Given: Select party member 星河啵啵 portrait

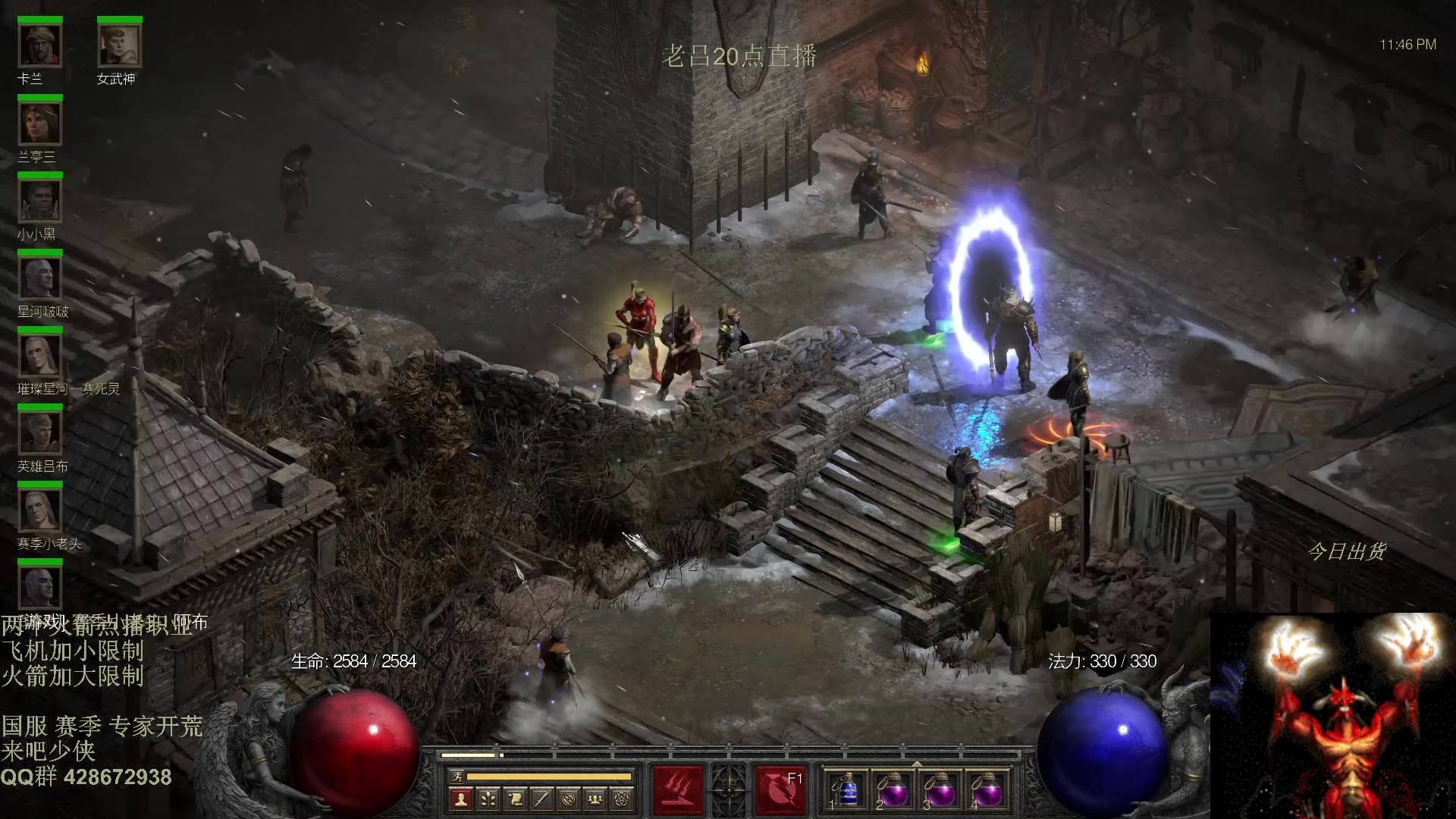Looking at the screenshot, I should coord(39,278).
